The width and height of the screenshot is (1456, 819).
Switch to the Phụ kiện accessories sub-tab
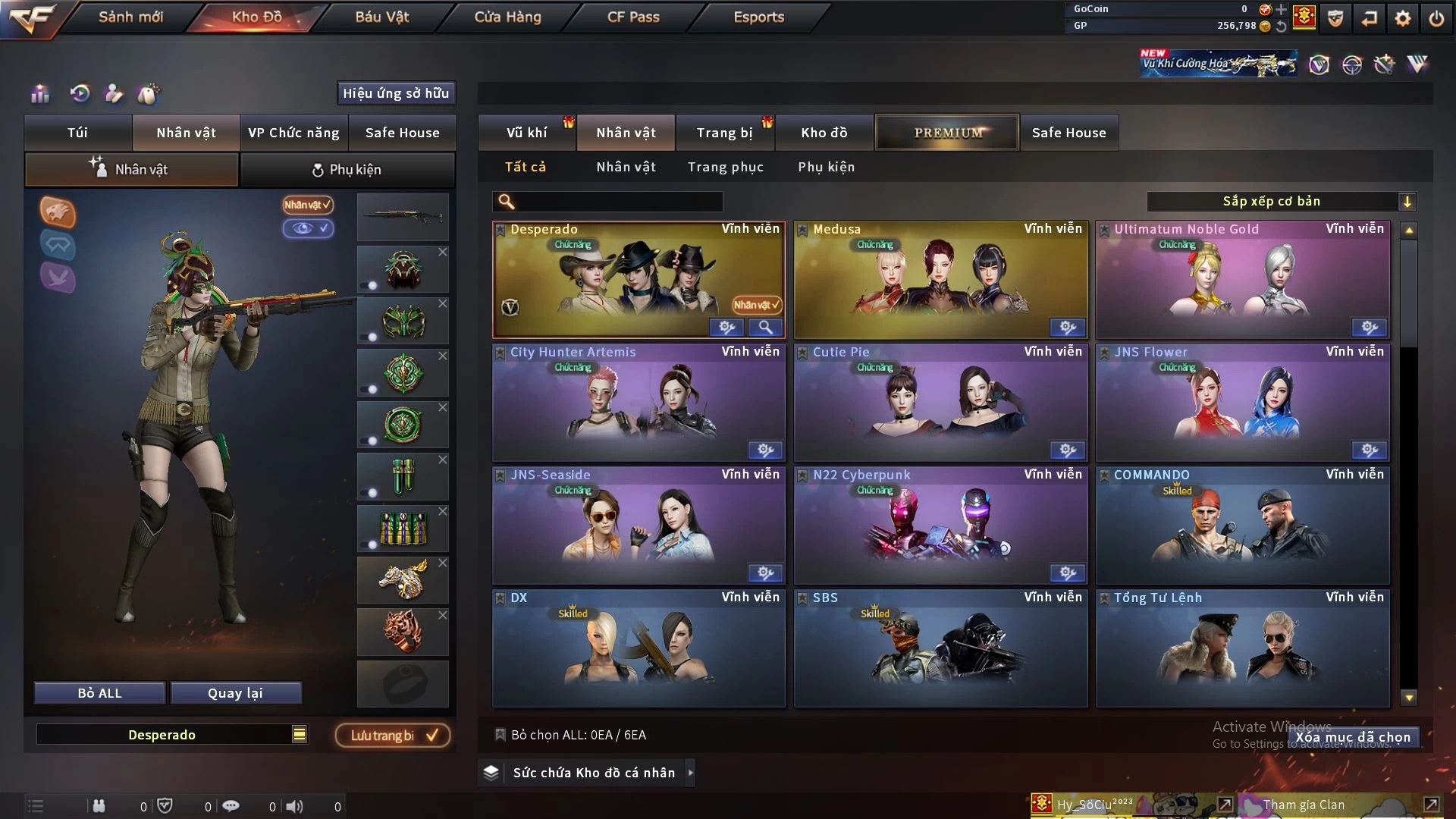(x=347, y=170)
